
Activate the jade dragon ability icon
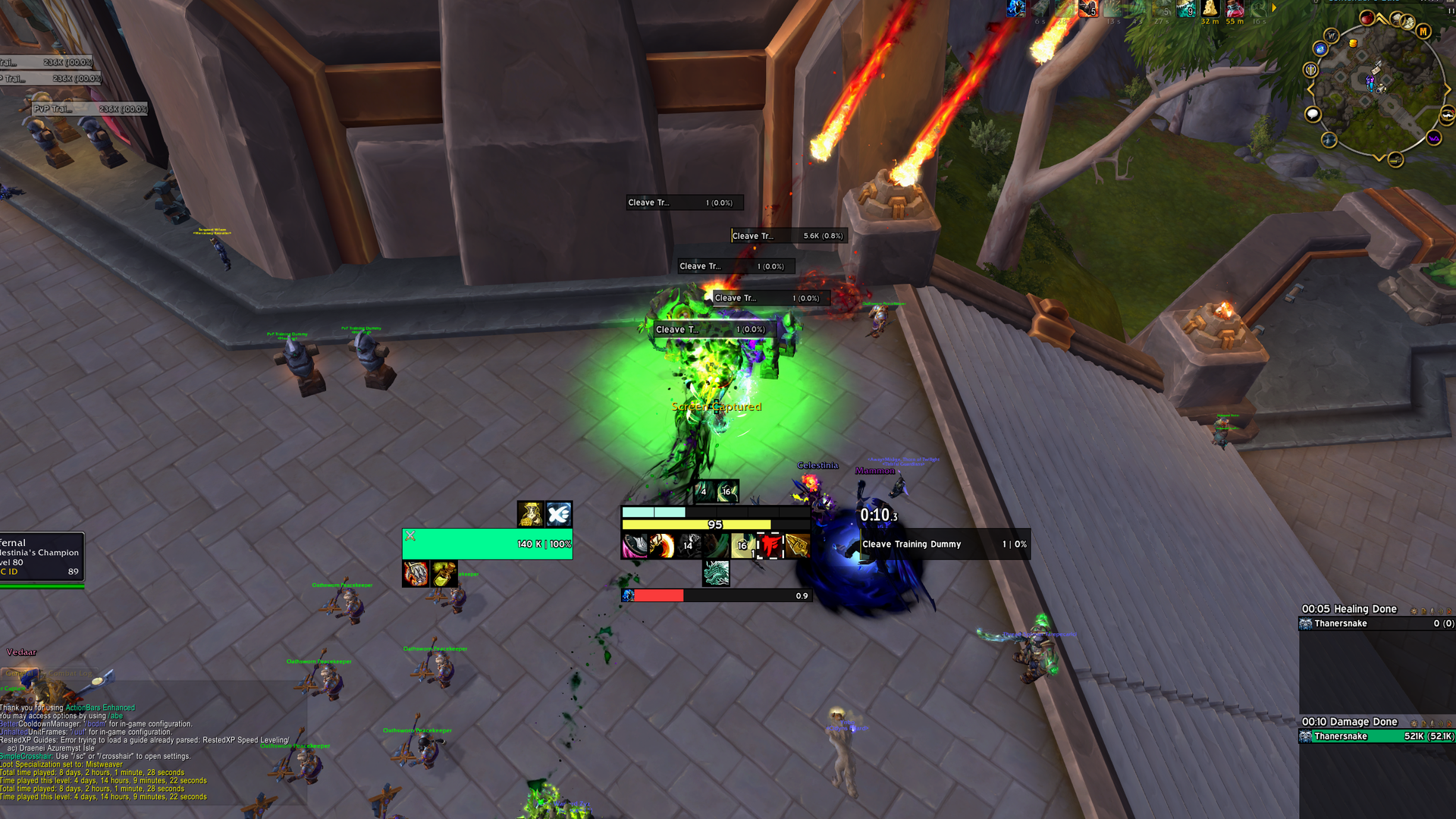pos(716,573)
